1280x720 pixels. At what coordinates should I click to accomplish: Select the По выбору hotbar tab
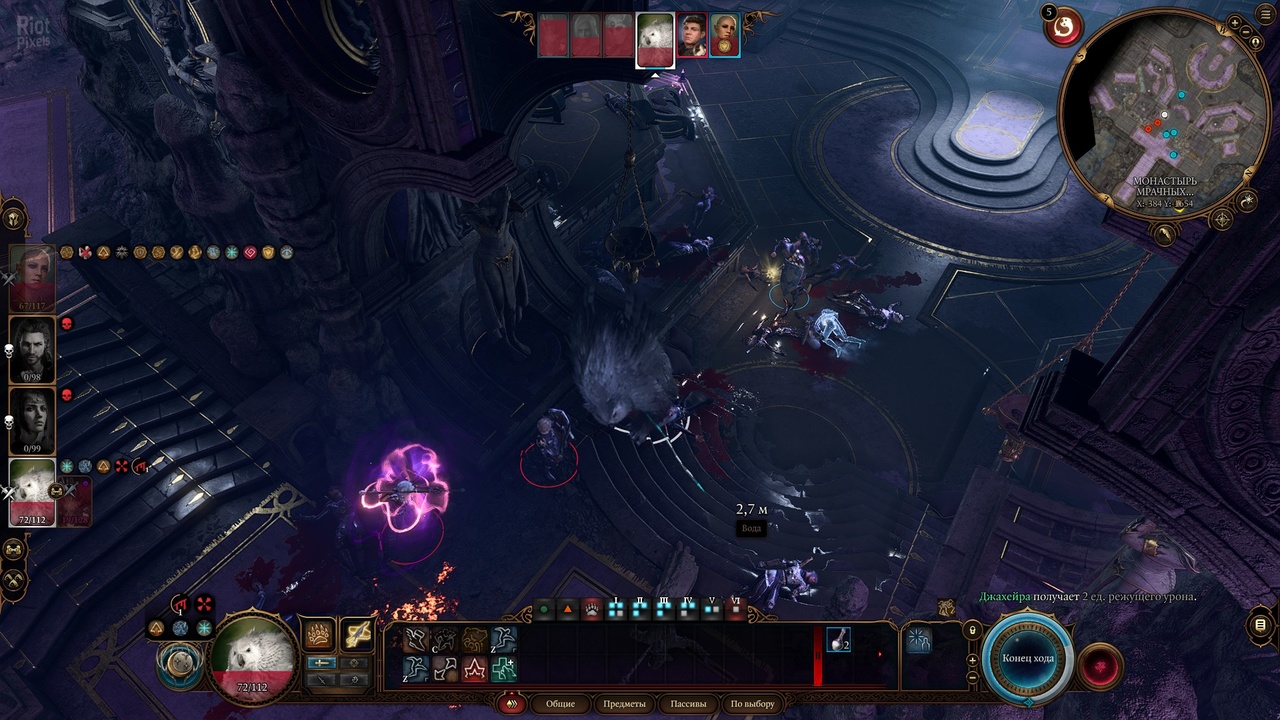[x=753, y=704]
